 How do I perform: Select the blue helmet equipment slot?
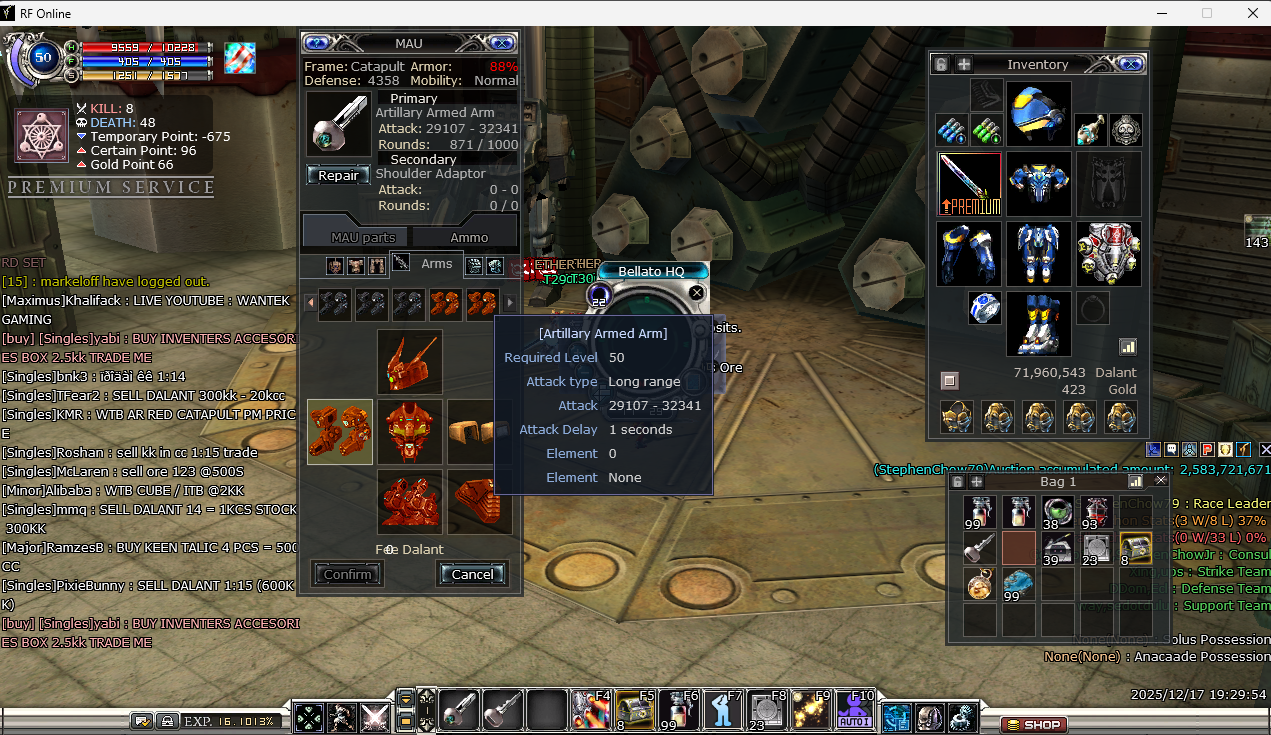1038,114
